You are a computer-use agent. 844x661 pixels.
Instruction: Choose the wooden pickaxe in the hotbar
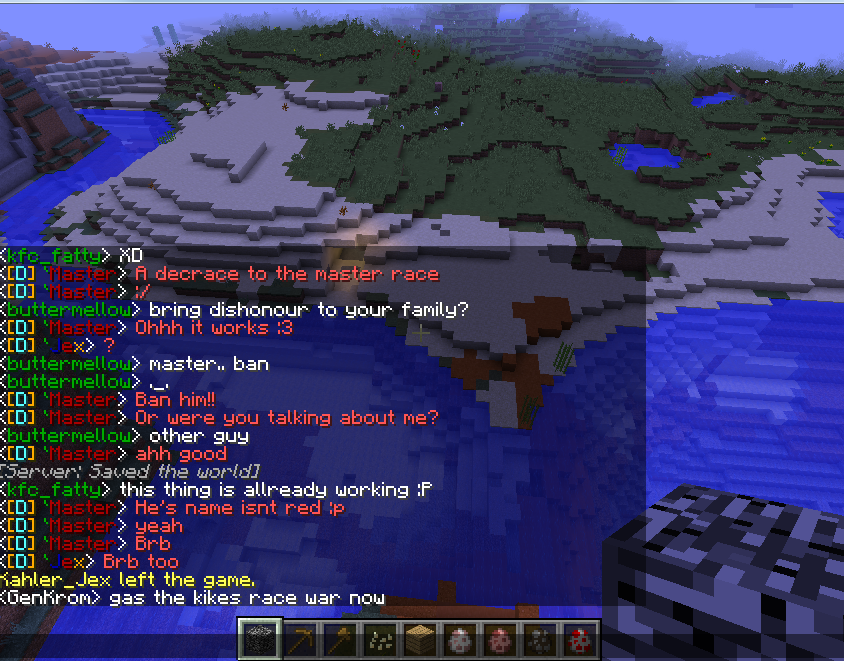pos(299,638)
